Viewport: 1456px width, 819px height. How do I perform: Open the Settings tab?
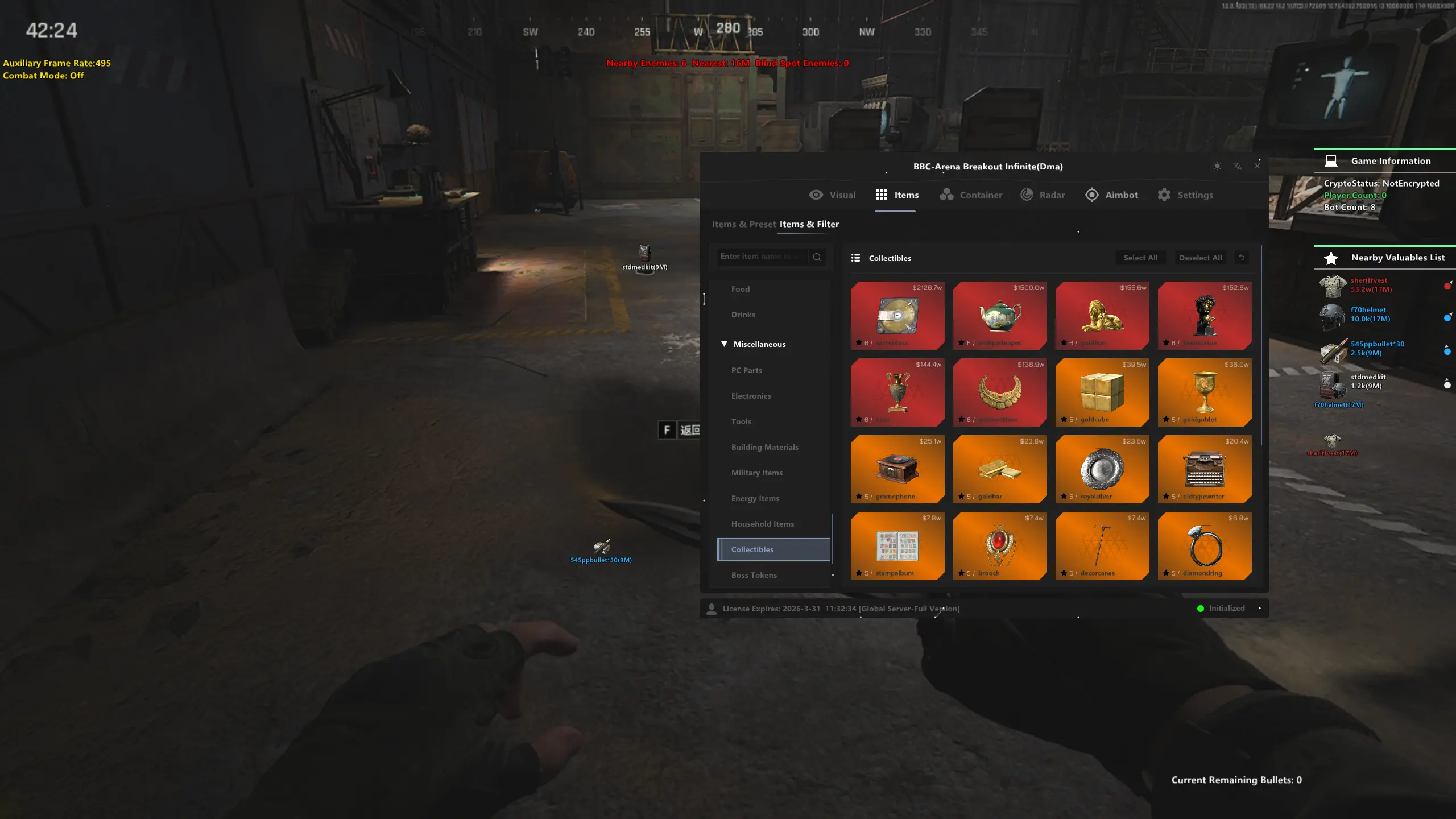click(1185, 195)
